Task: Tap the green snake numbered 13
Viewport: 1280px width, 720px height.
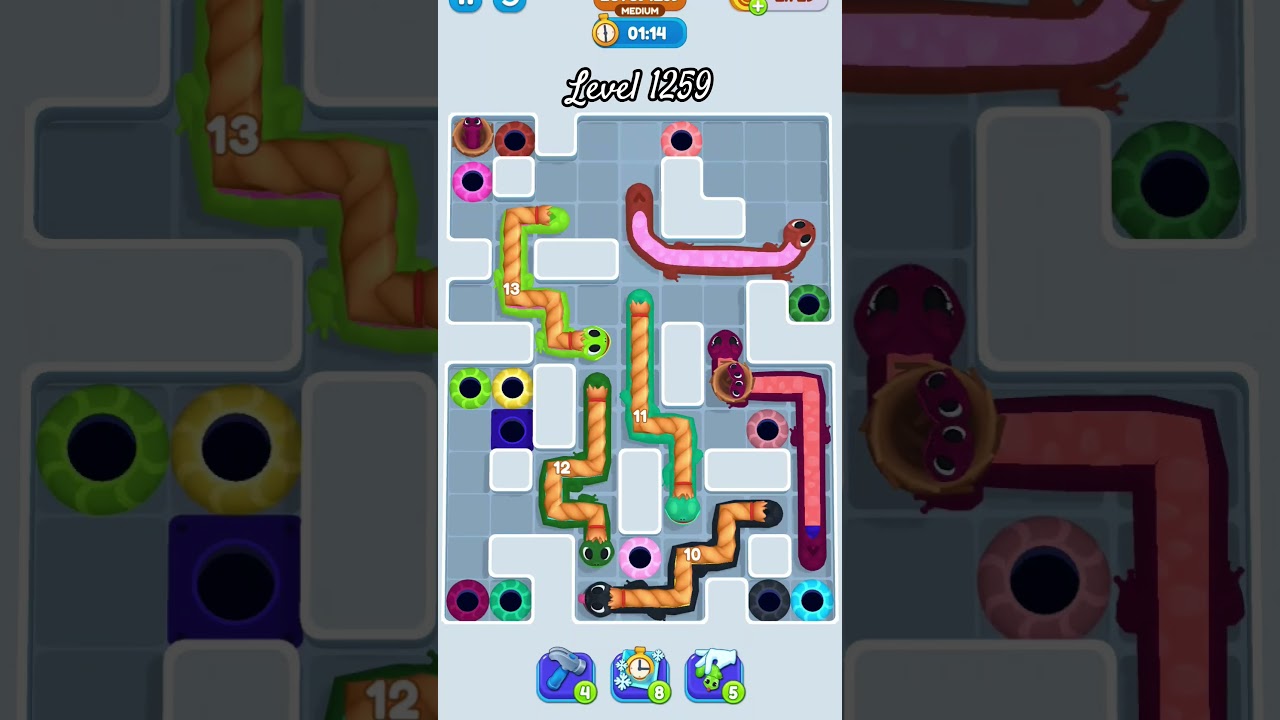Action: (x=510, y=290)
